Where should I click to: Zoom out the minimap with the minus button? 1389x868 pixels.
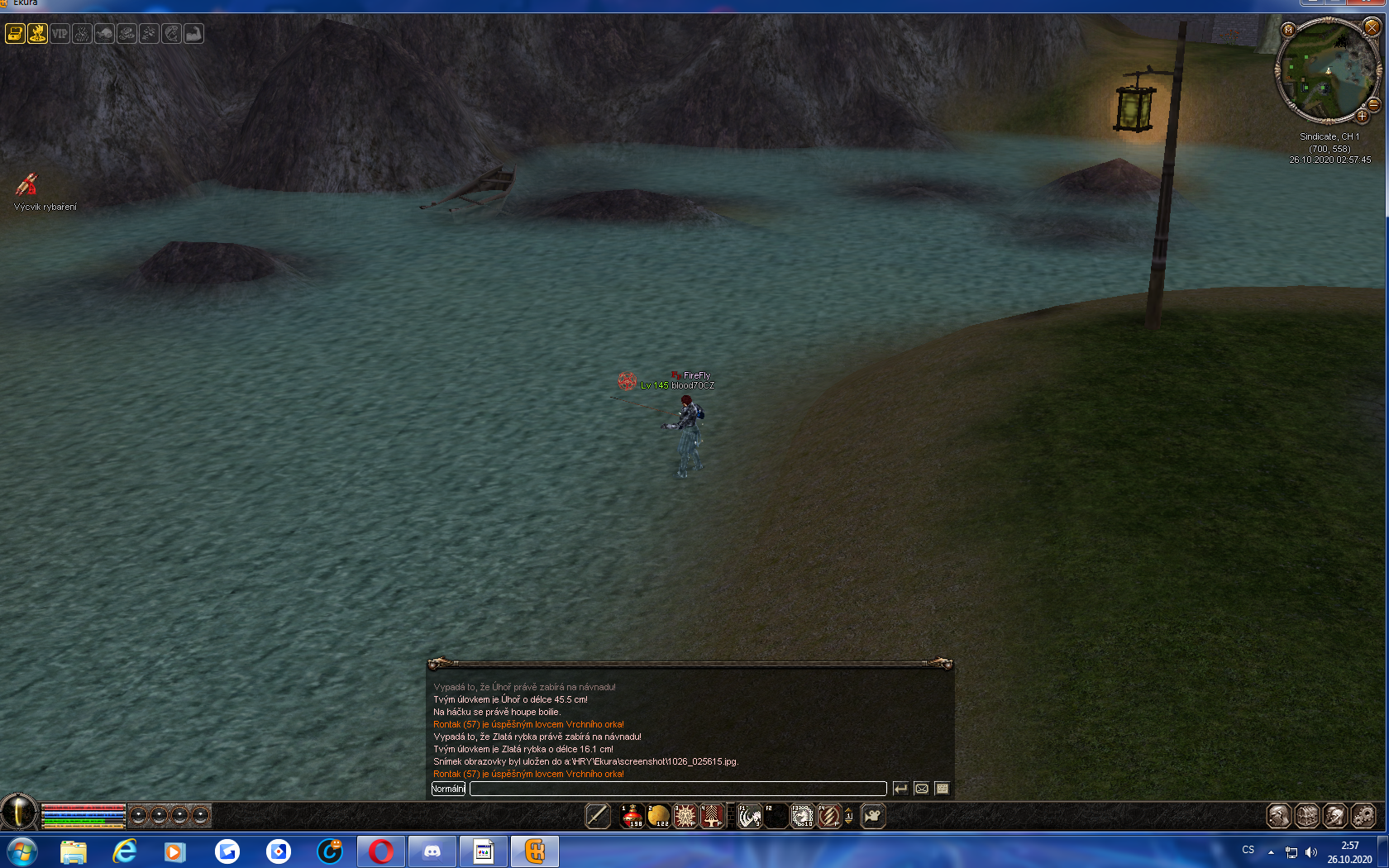1373,105
